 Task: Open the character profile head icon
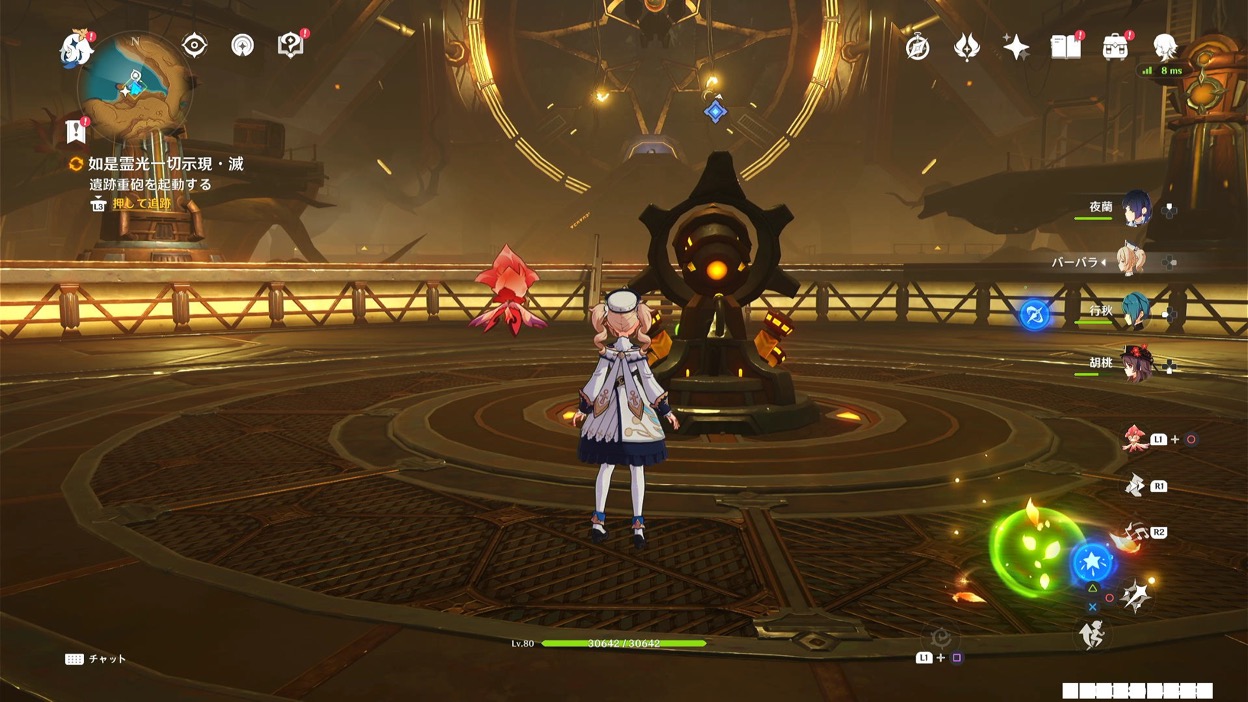click(x=1164, y=46)
